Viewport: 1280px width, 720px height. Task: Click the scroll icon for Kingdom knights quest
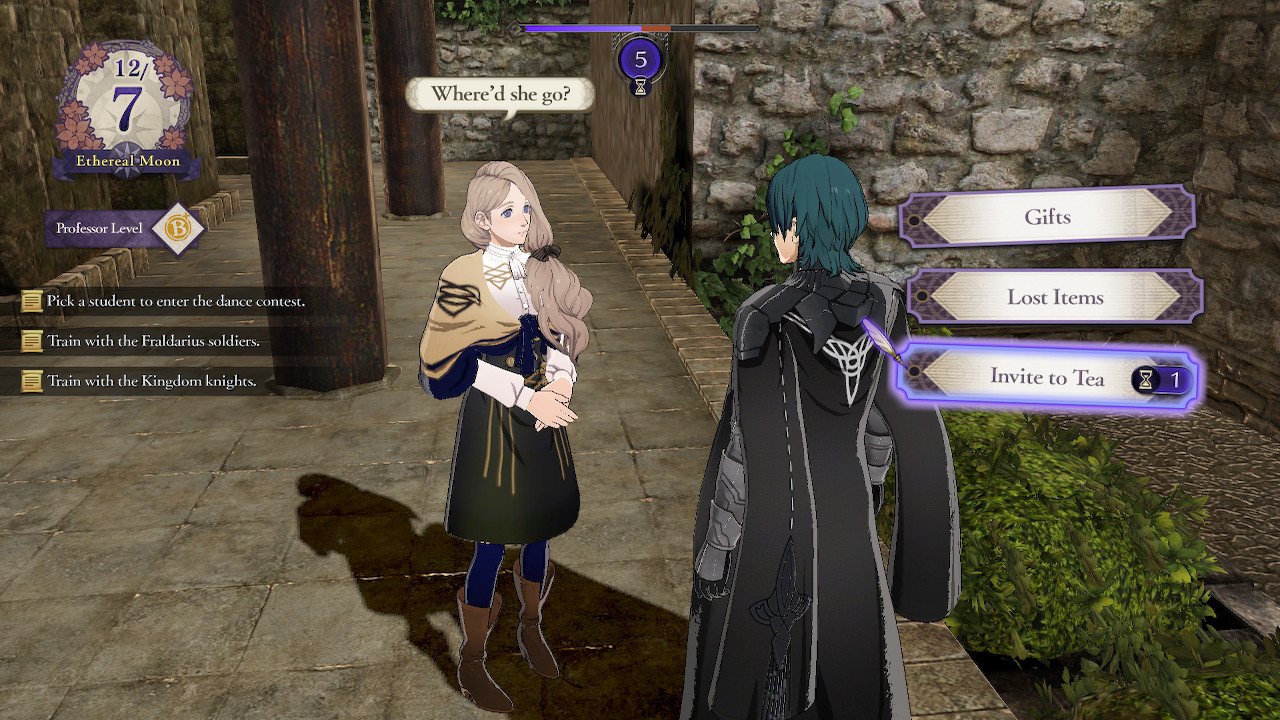point(30,381)
